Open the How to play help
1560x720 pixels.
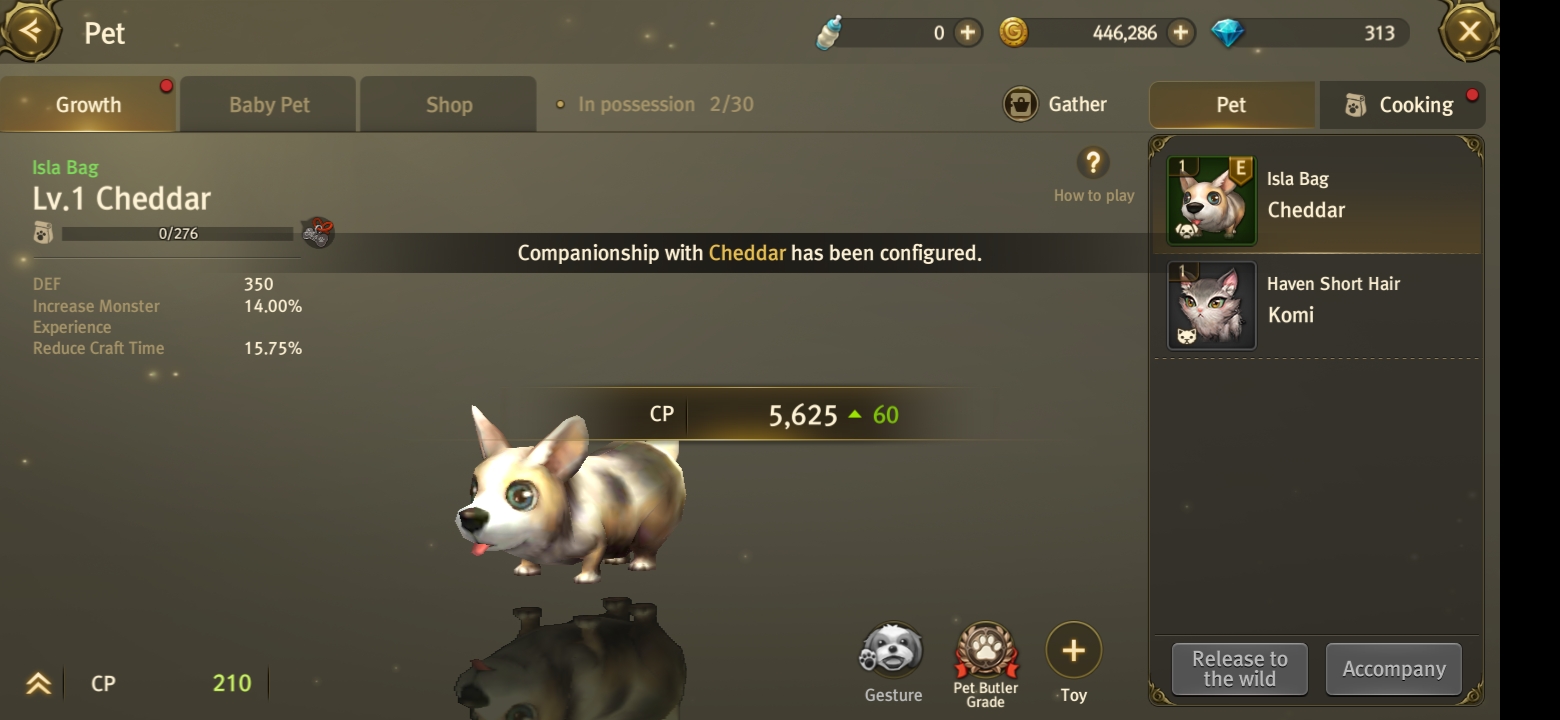coord(1093,165)
